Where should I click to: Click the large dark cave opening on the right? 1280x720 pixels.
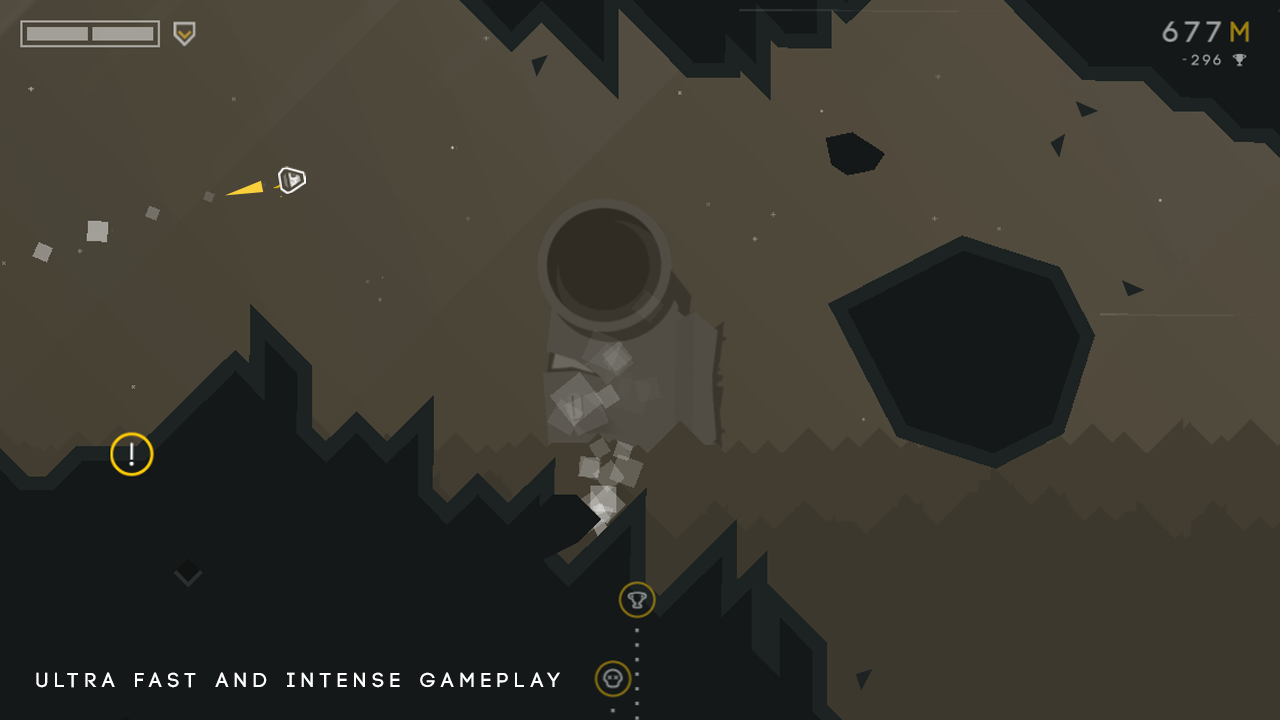pyautogui.click(x=965, y=345)
